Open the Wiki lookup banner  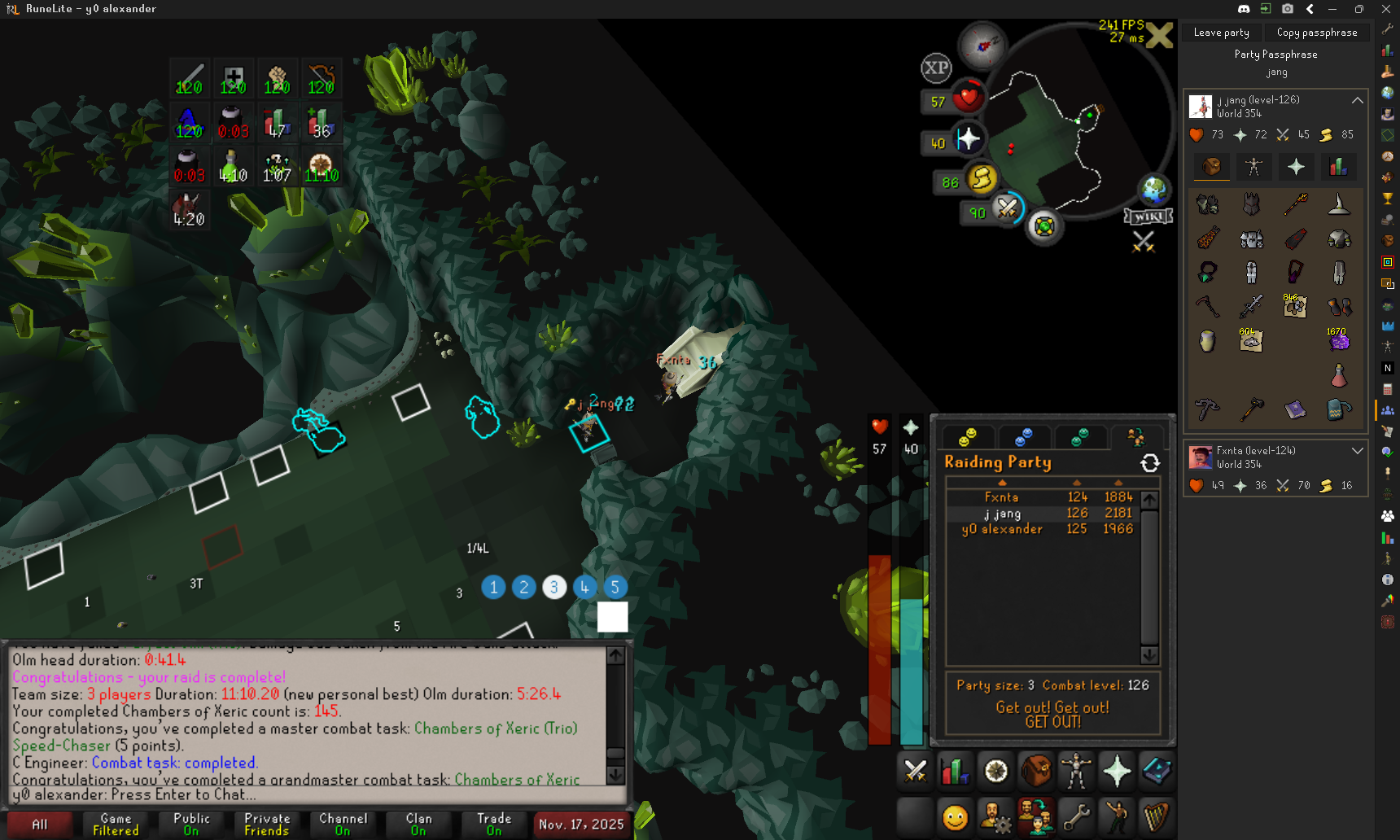[1148, 217]
